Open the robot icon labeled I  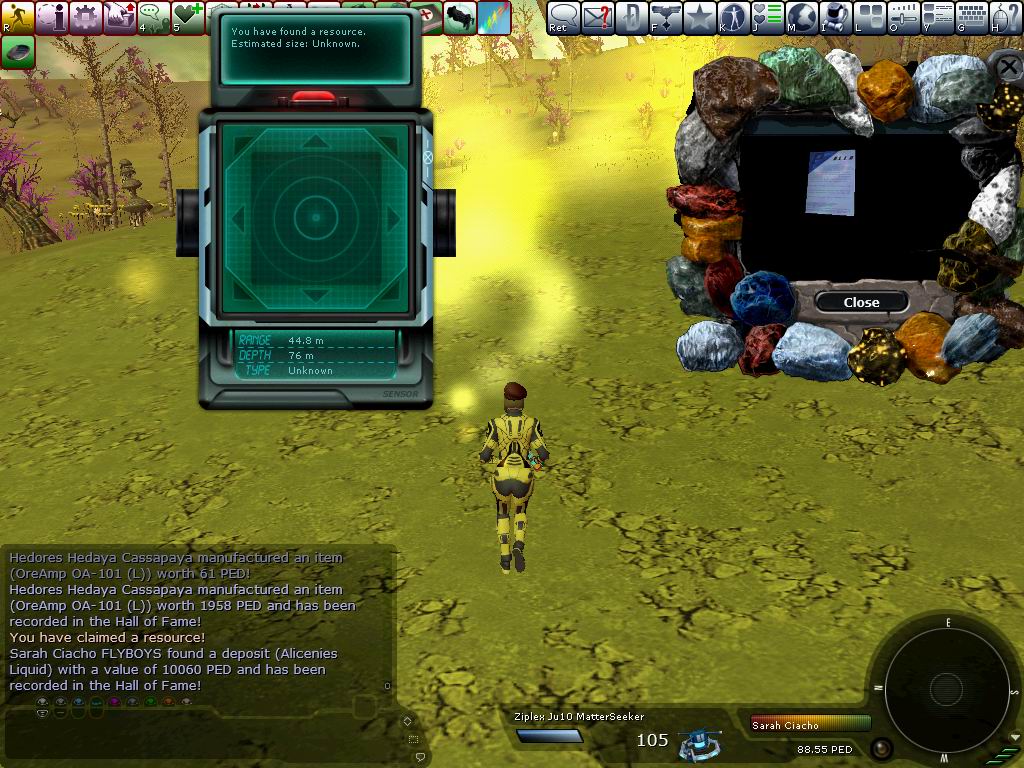click(x=836, y=17)
